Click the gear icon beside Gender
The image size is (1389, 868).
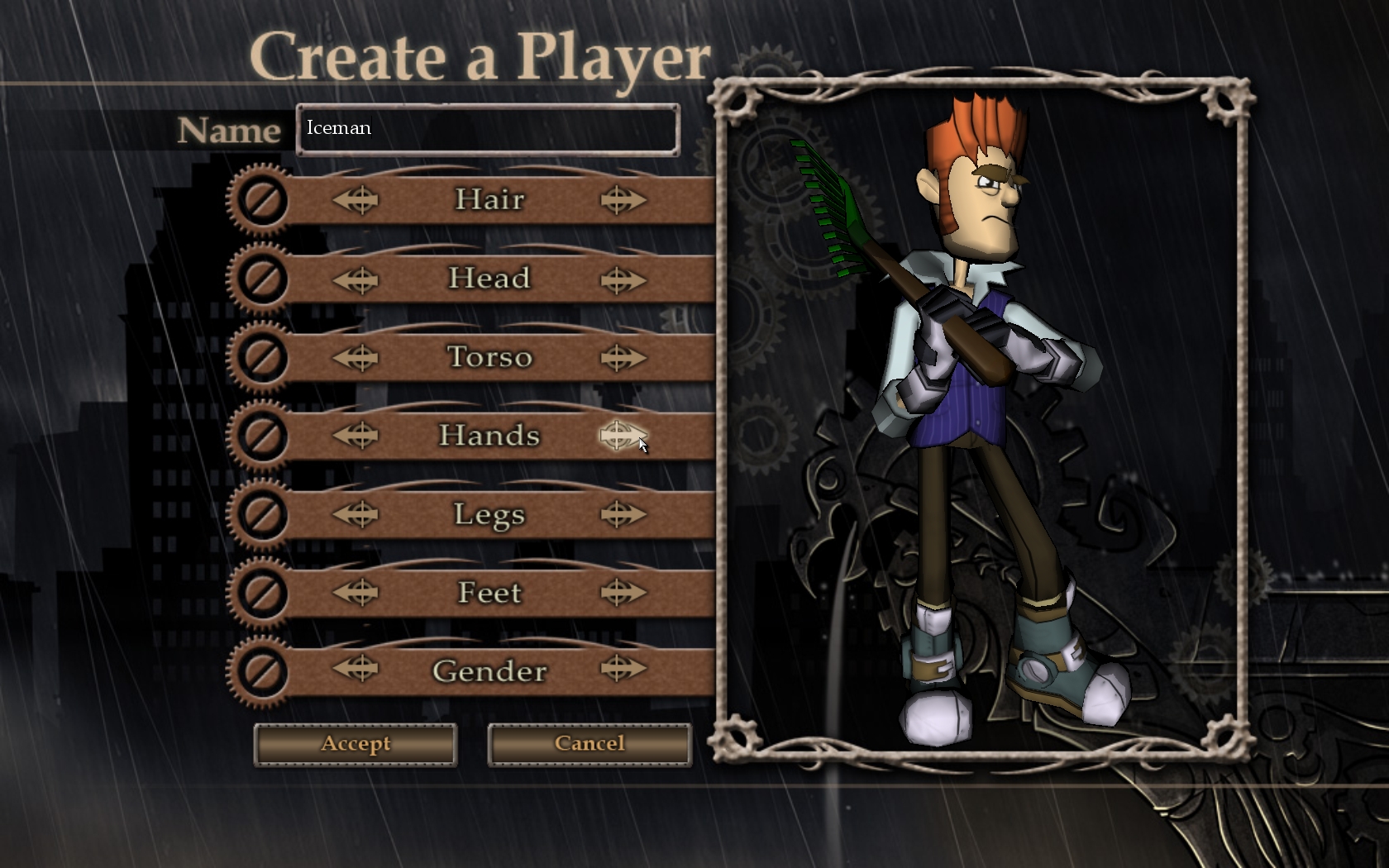coord(261,670)
